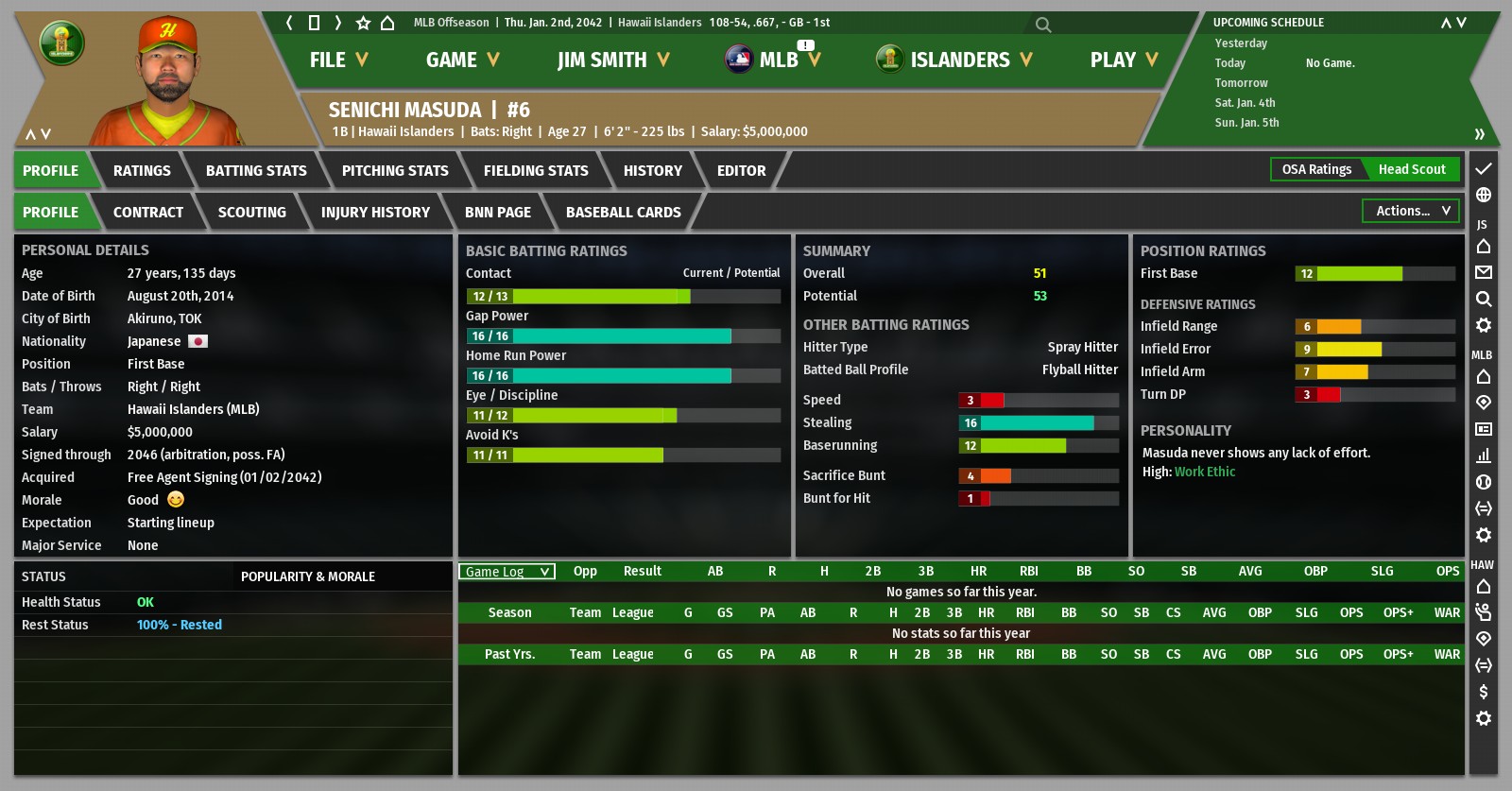
Task: View the BATTING STATS tab
Action: tap(256, 171)
